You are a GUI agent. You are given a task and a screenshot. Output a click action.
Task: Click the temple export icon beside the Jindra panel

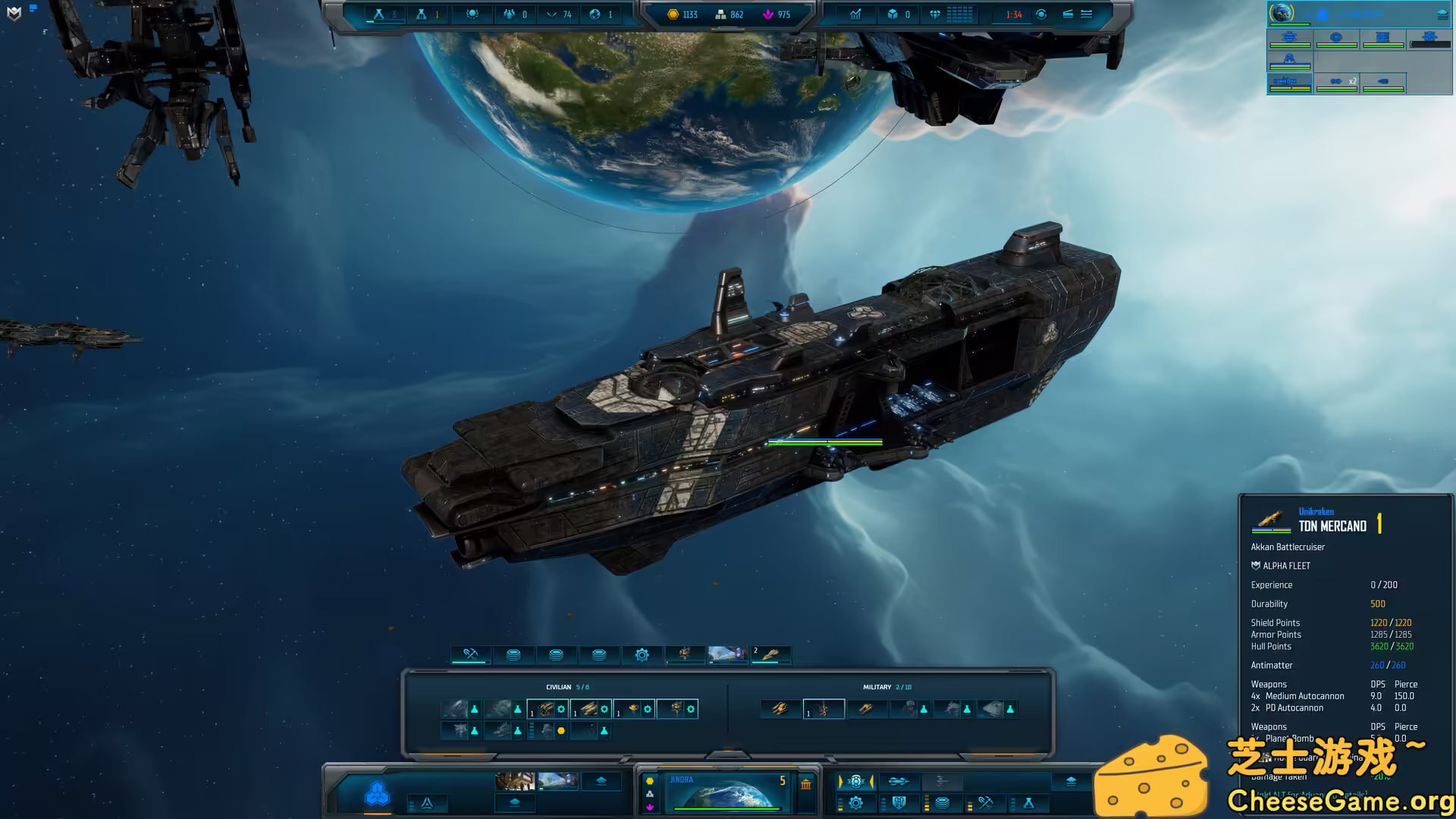pyautogui.click(x=806, y=784)
